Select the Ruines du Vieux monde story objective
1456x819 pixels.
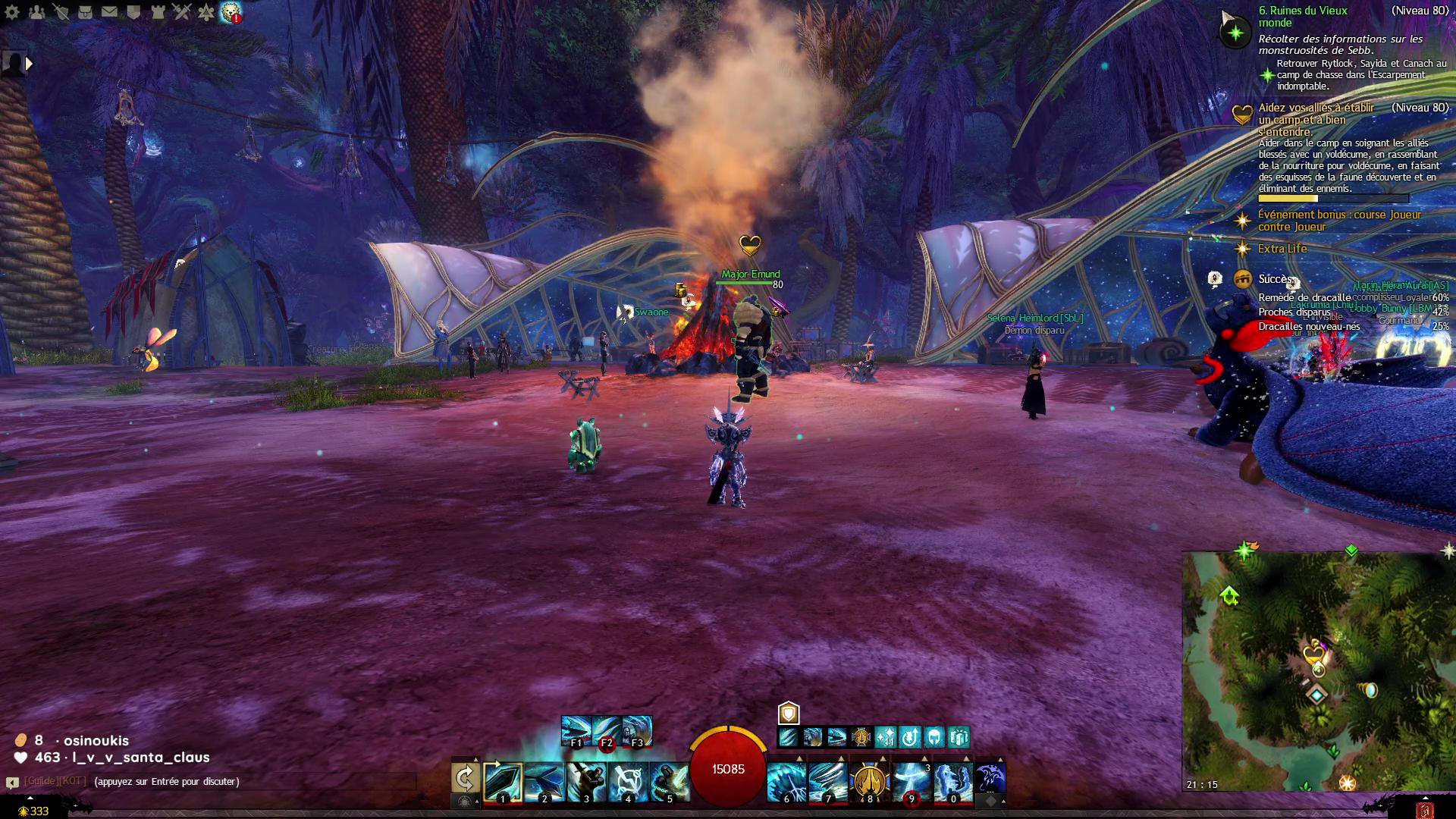(x=1303, y=17)
